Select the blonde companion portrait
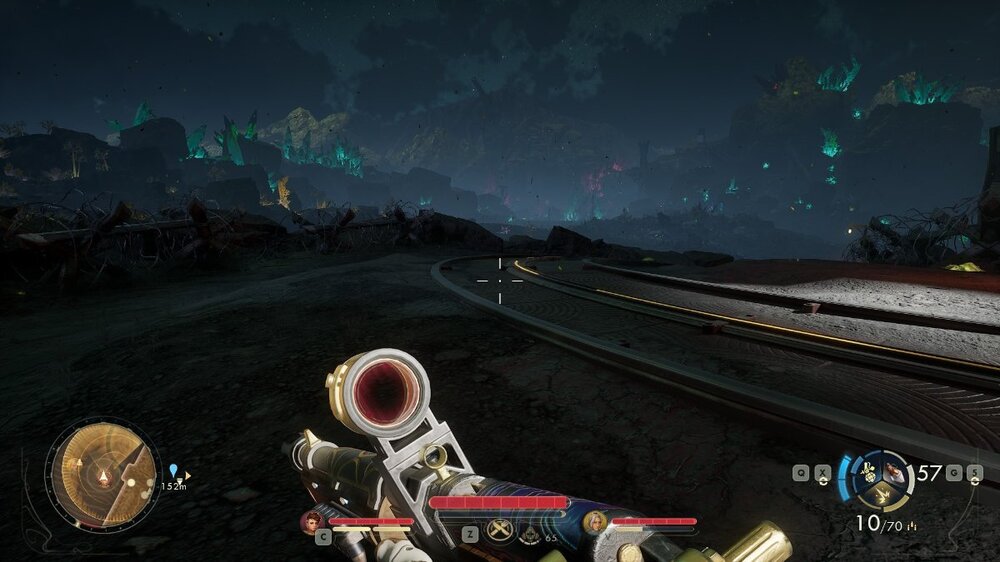The width and height of the screenshot is (1000, 562). click(x=596, y=521)
